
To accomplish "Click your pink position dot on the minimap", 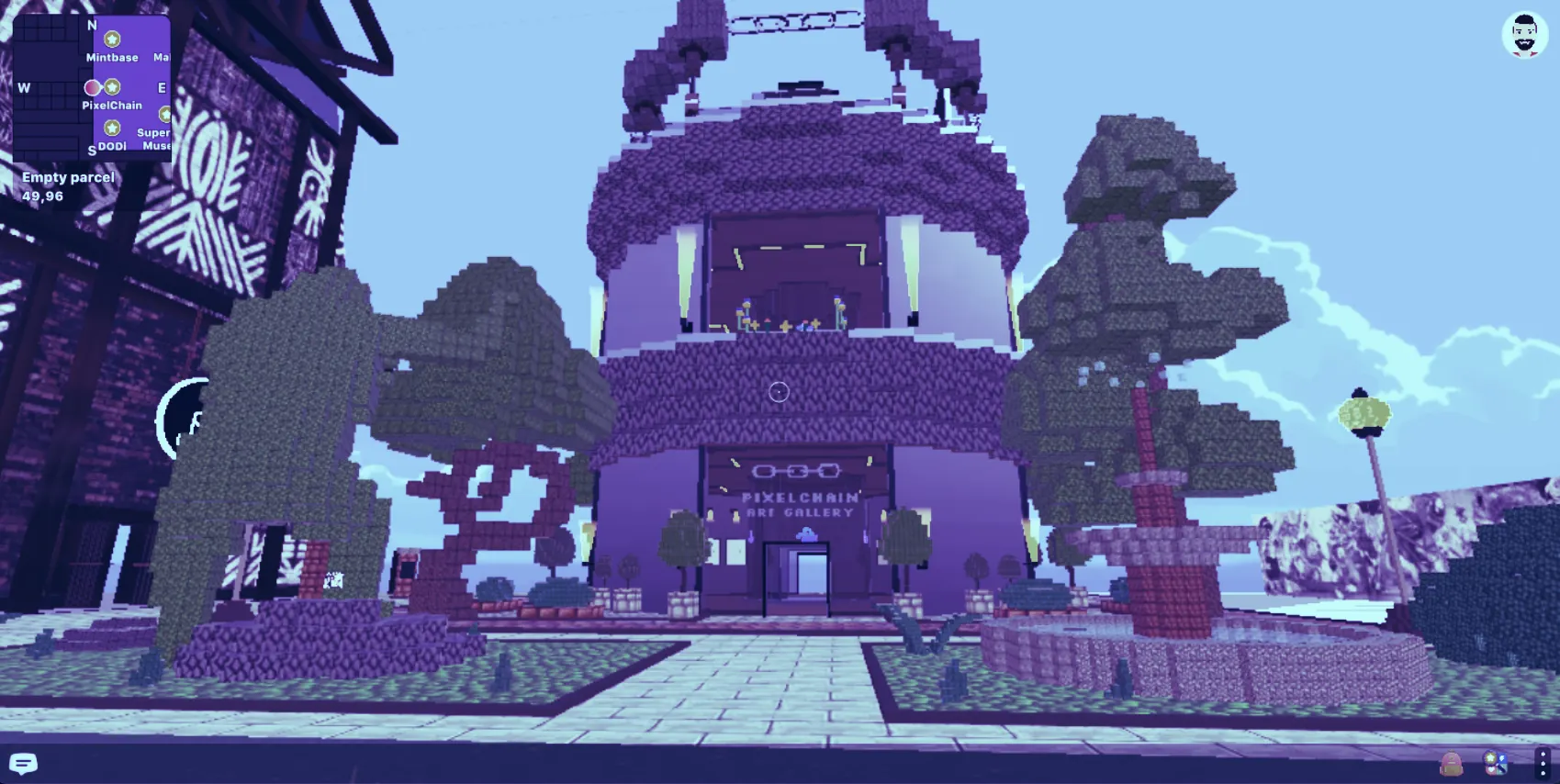I will 93,88.
